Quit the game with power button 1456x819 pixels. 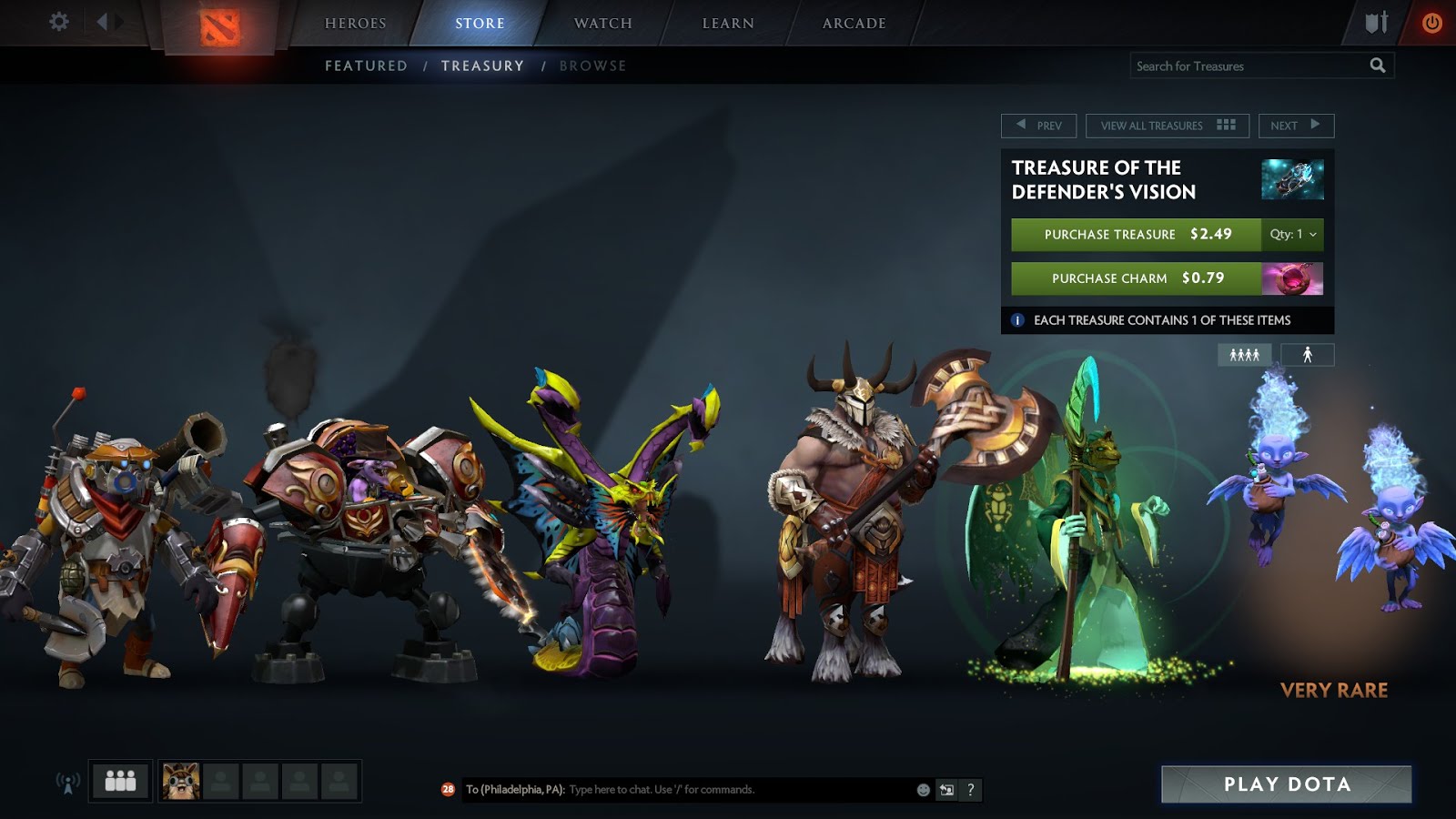[x=1431, y=23]
